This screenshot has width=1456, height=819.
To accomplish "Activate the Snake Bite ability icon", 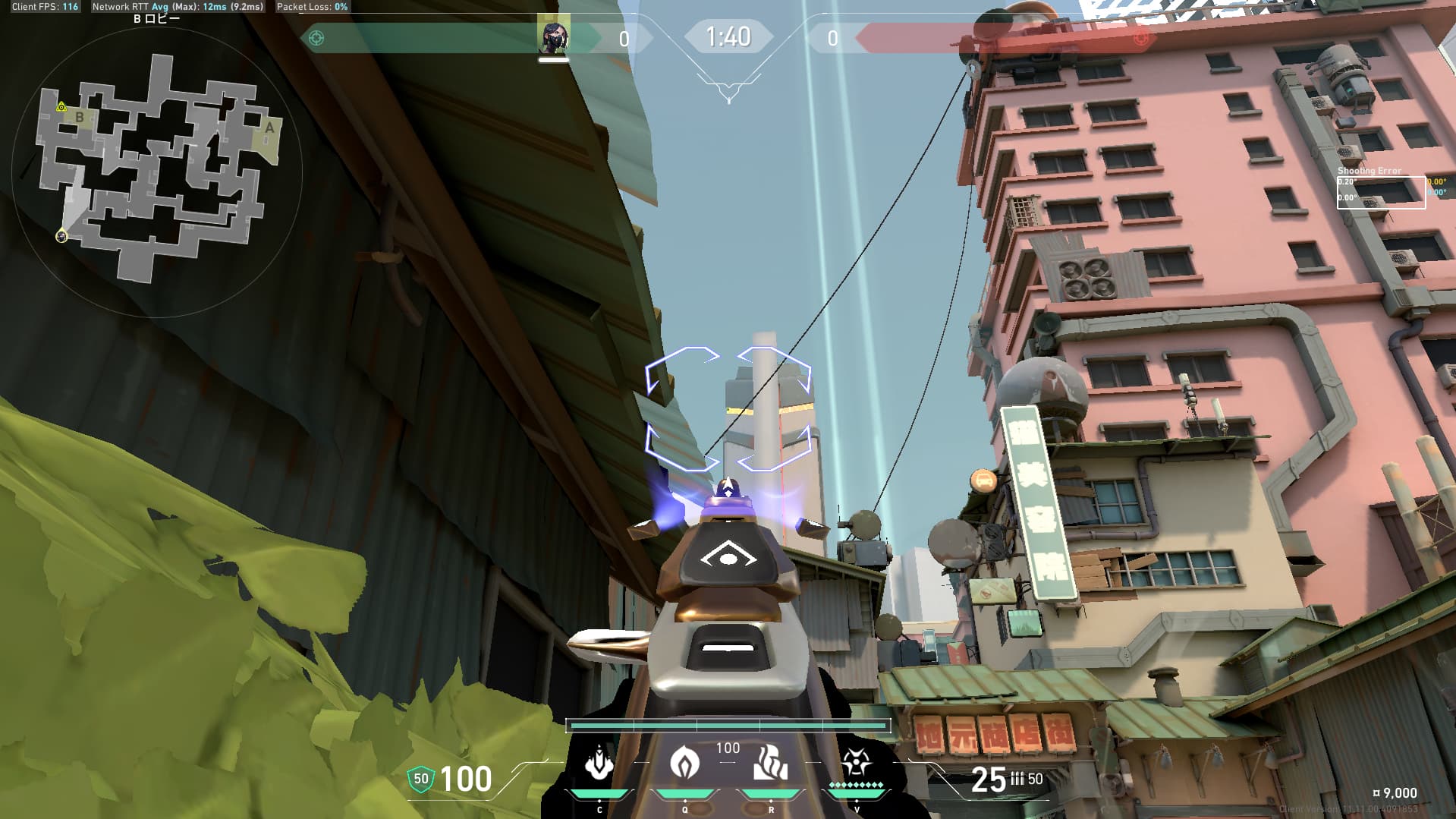I will [x=599, y=762].
